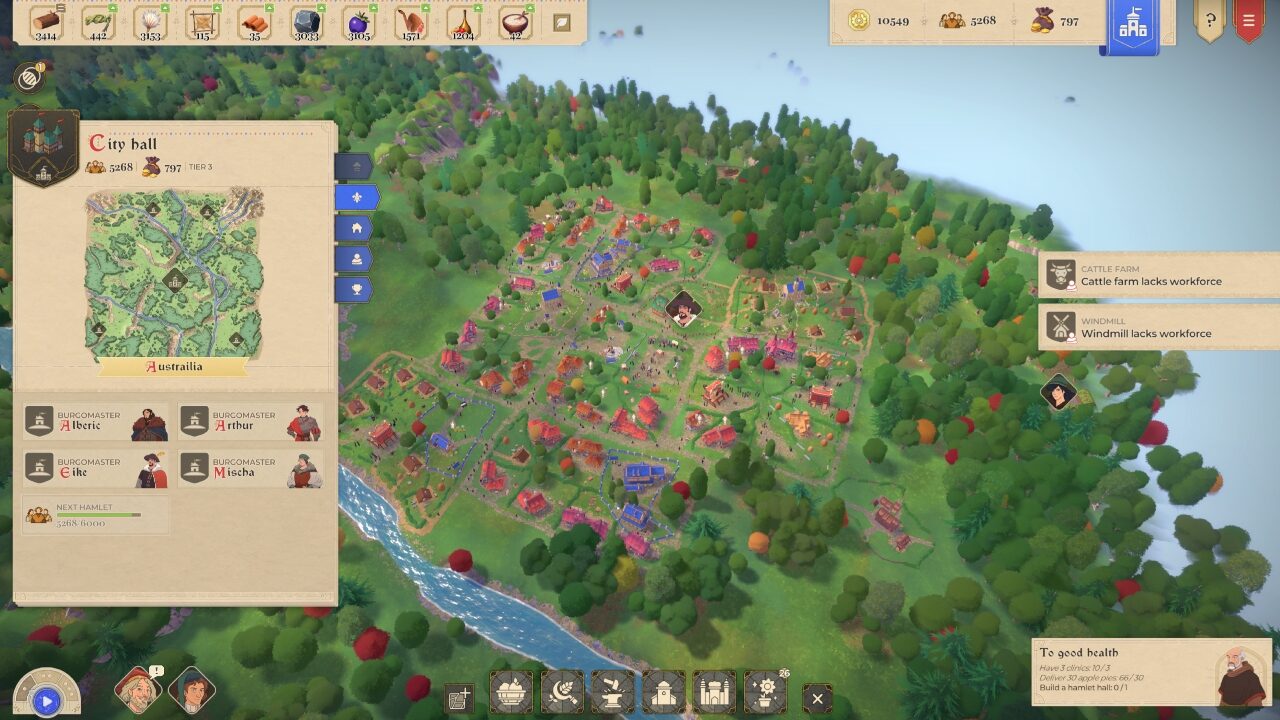Viewport: 1280px width, 720px height.
Task: Toggle the green arrow above the wood resource
Action: click(59, 7)
